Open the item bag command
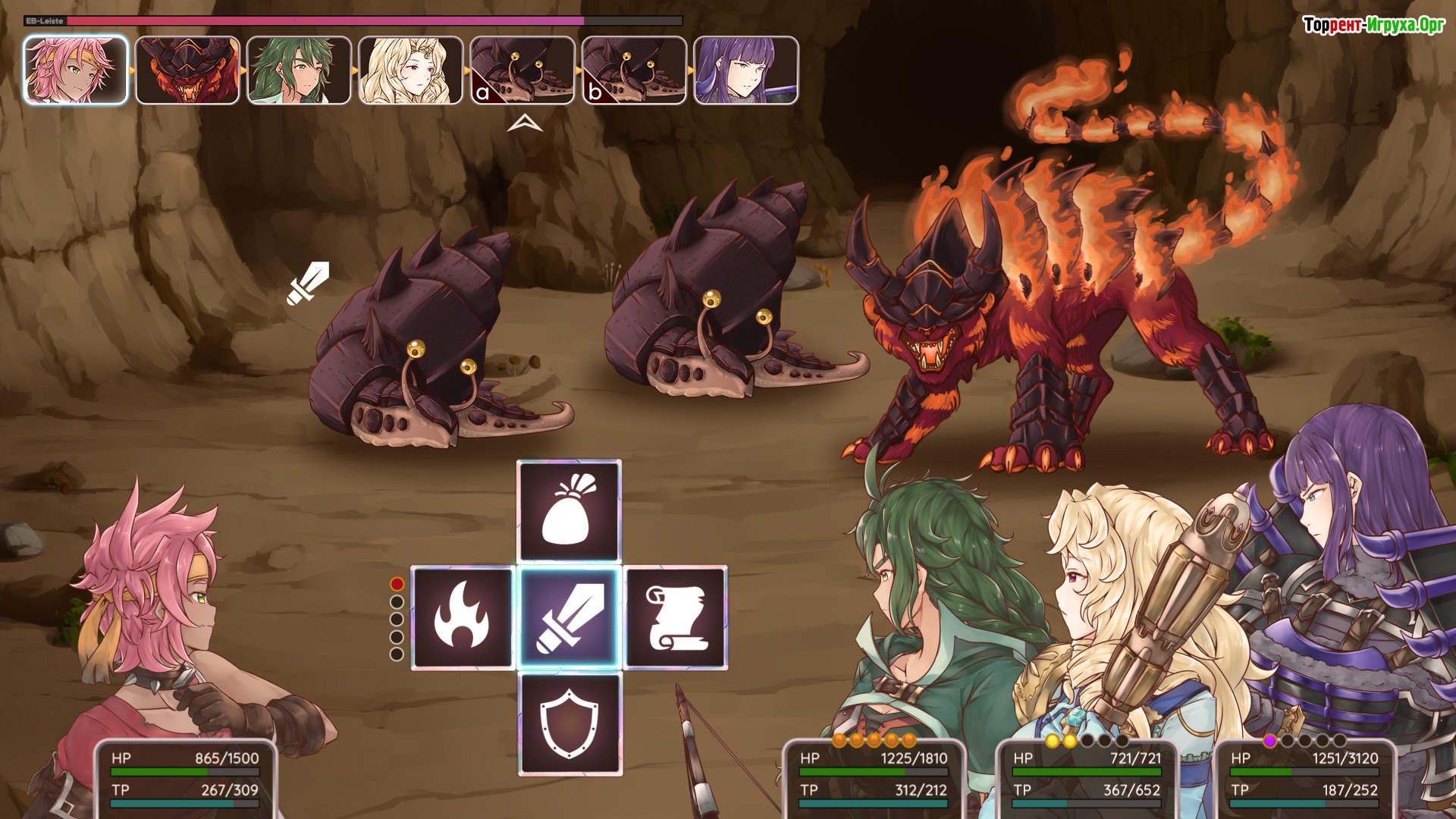Screen dimensions: 1456x819 (x=569, y=511)
